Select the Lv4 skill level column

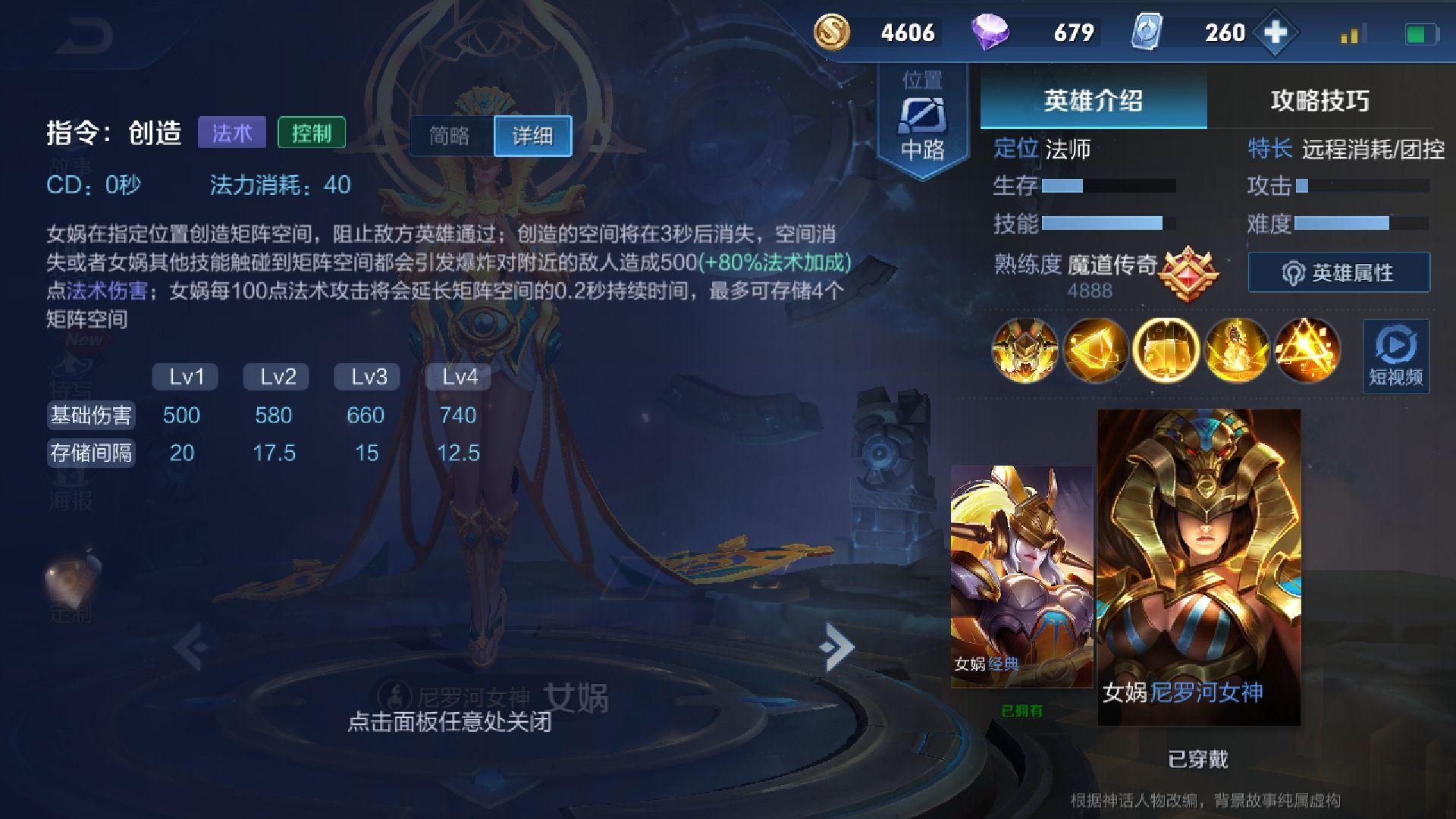point(460,376)
